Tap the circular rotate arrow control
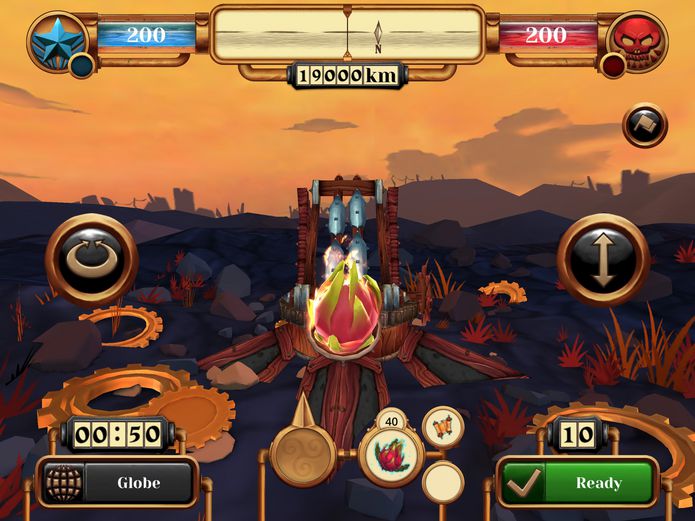This screenshot has height=521, width=695. [91, 260]
